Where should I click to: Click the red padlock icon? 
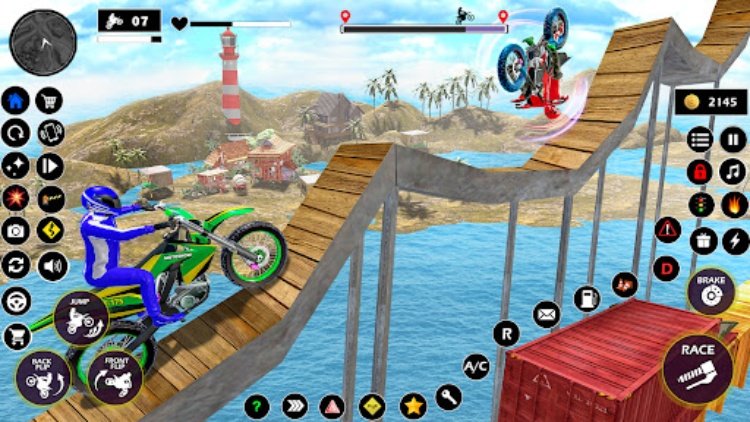tap(701, 171)
